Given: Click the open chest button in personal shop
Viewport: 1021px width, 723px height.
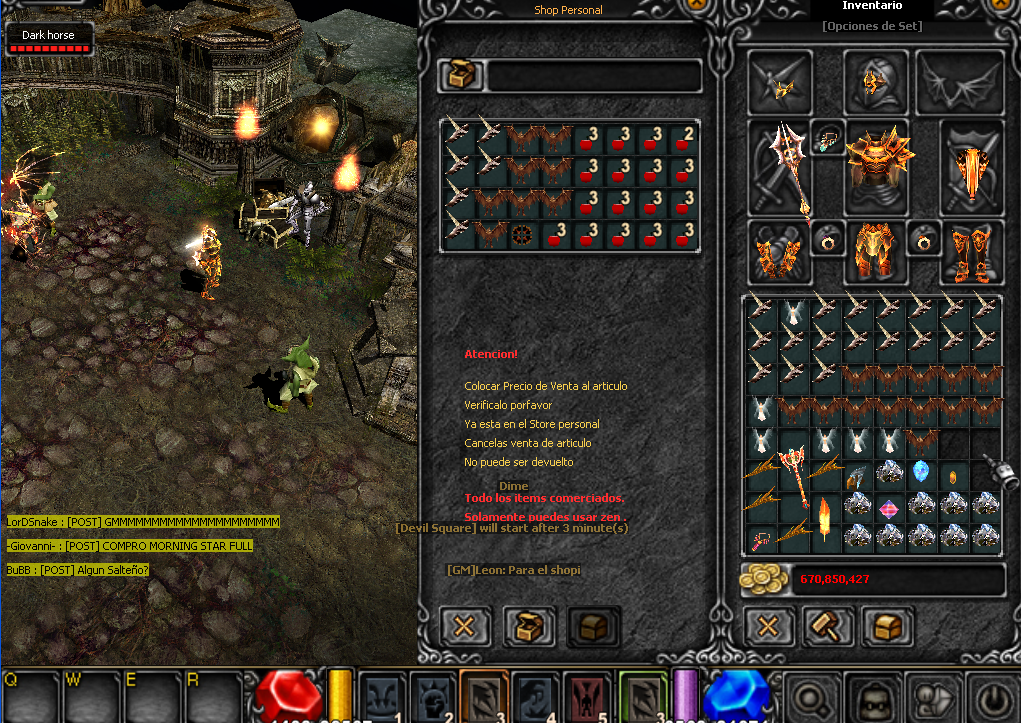Looking at the screenshot, I should coord(529,627).
